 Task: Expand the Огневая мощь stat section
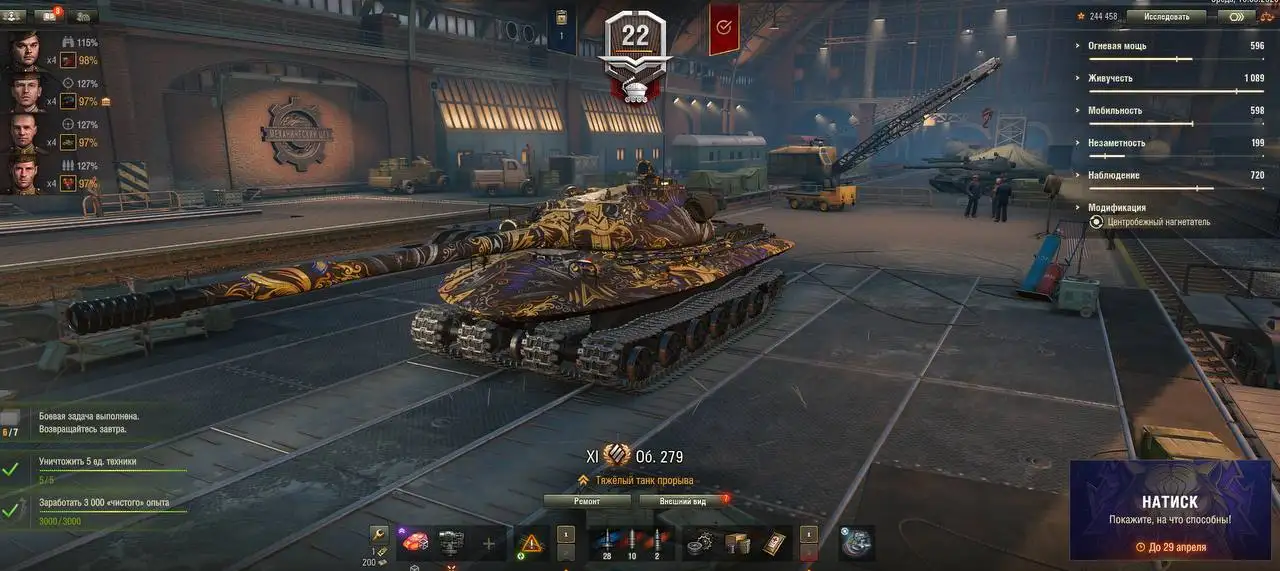[x=1118, y=46]
